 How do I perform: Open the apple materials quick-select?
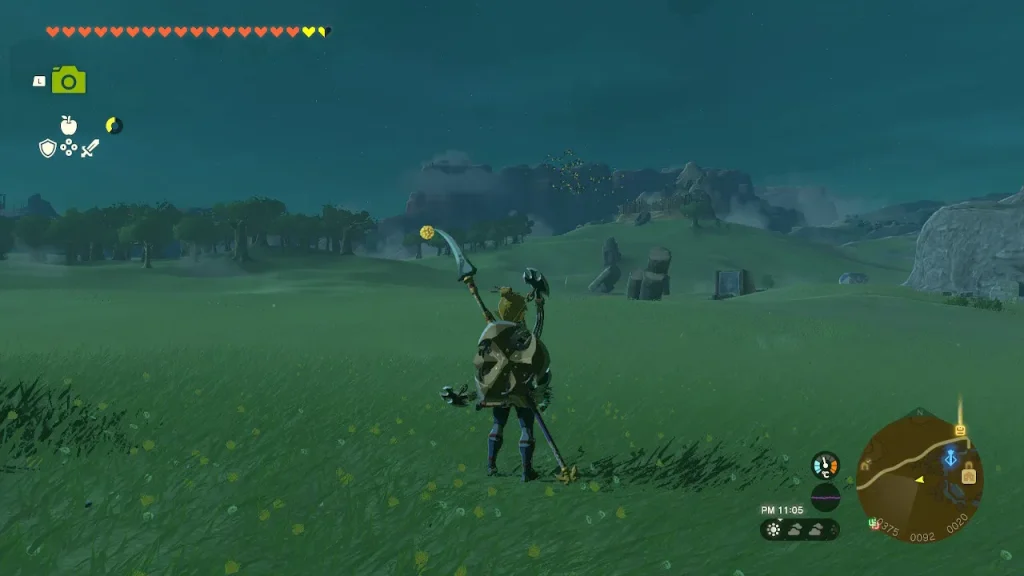click(x=68, y=125)
